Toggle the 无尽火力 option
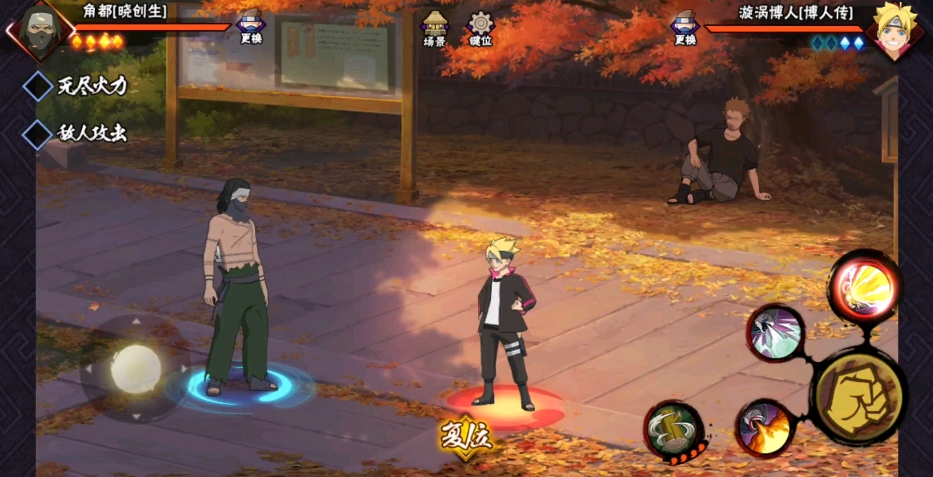The height and width of the screenshot is (477, 933). pyautogui.click(x=39, y=86)
